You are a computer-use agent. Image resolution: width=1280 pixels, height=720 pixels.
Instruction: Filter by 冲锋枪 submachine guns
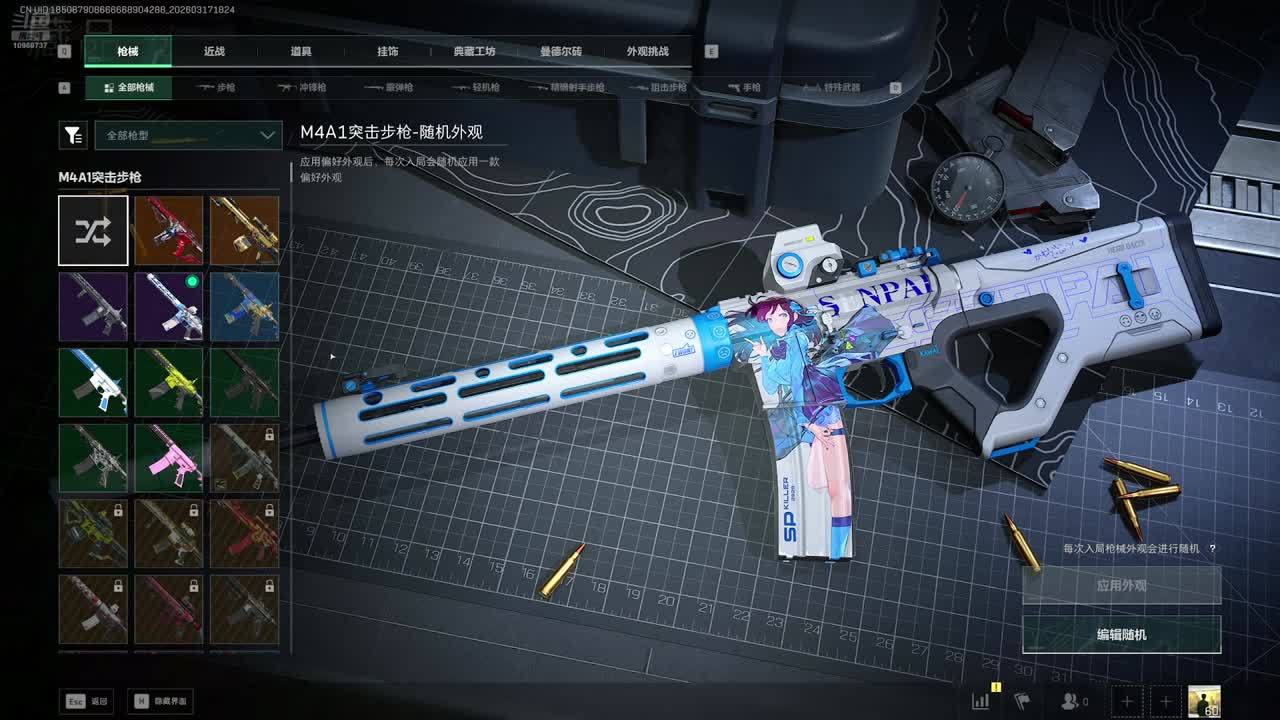coord(303,88)
